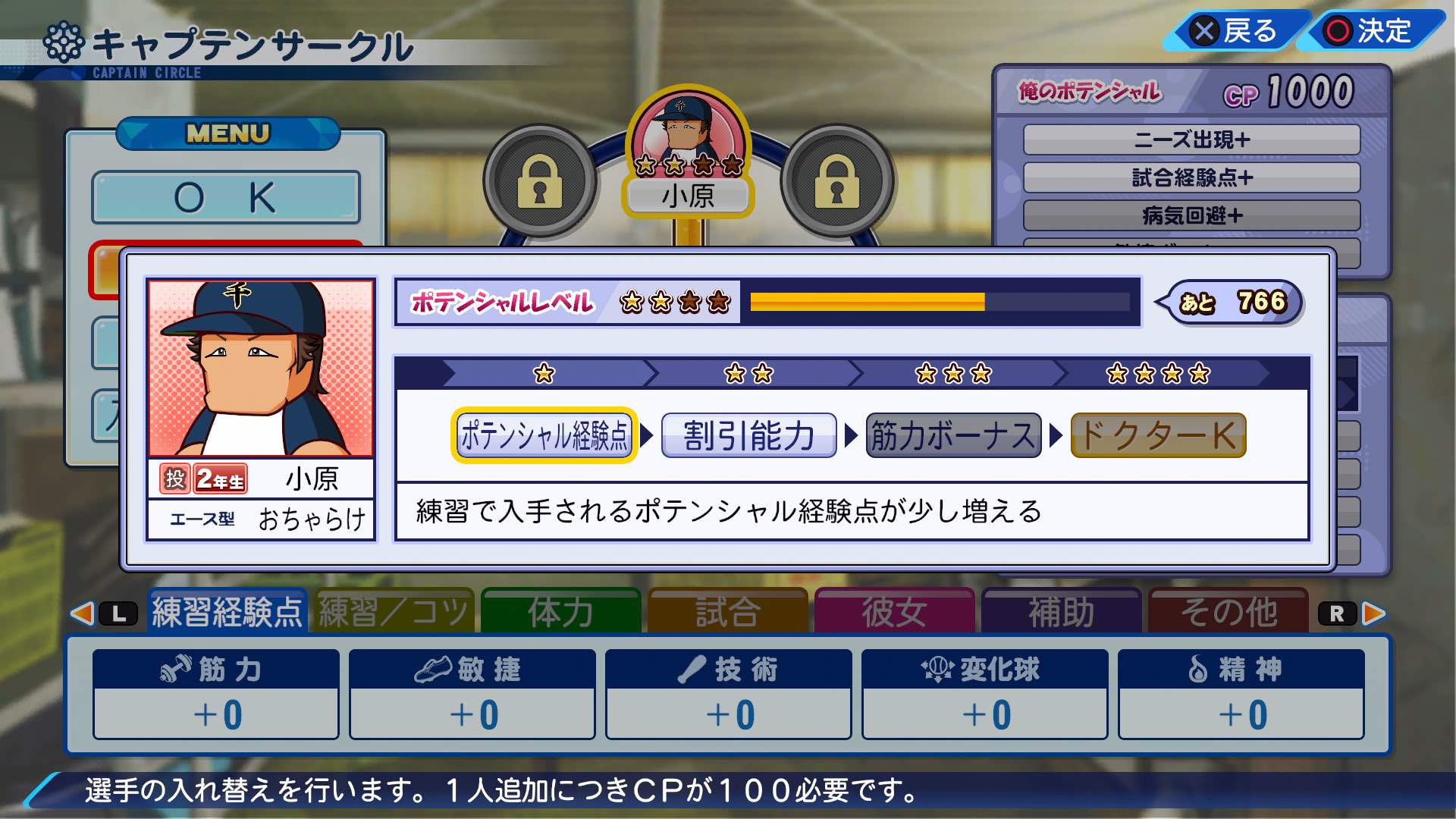Click the 敏捷 shoe icon

pyautogui.click(x=432, y=667)
